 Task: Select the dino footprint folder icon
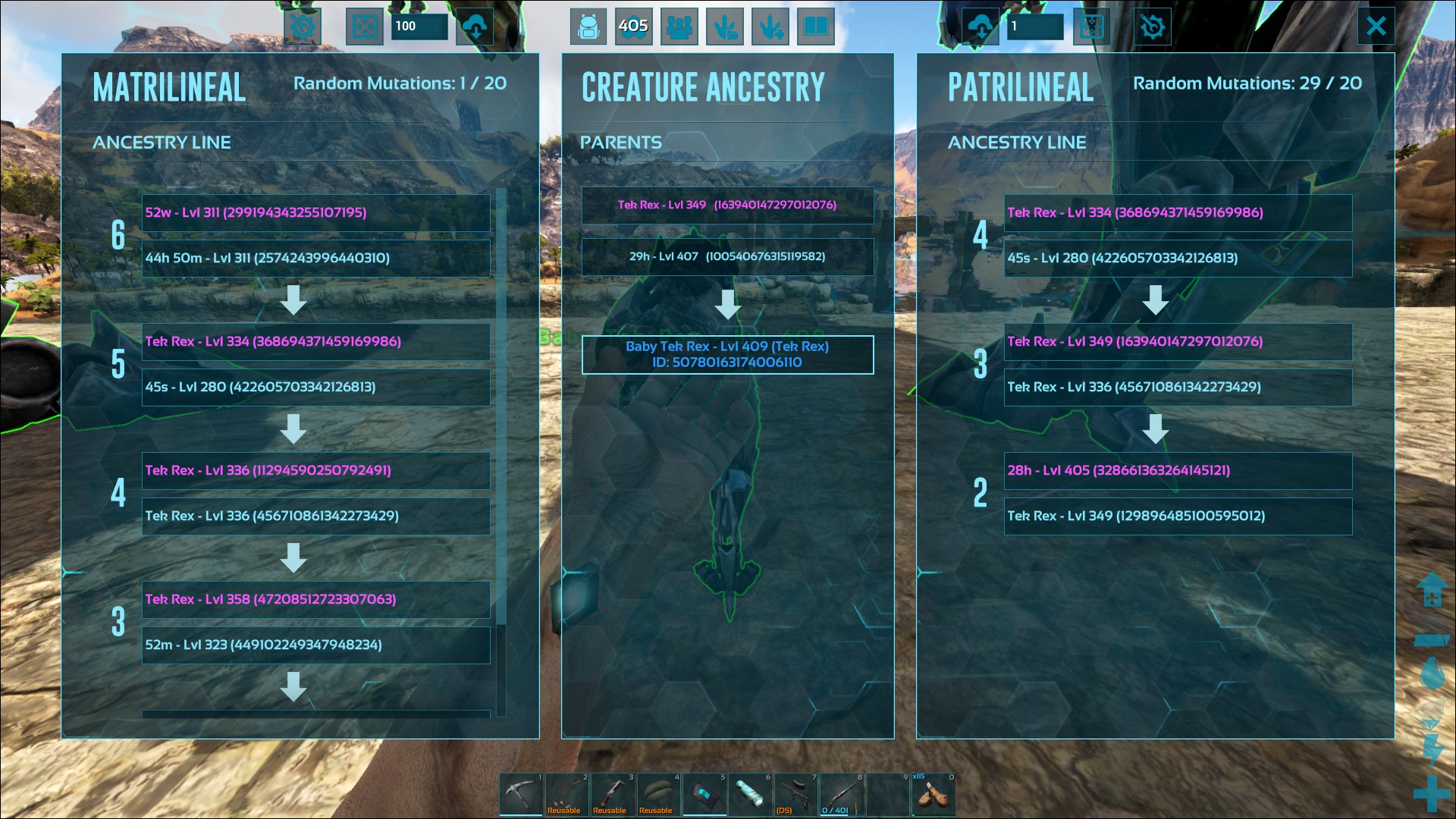(x=725, y=26)
